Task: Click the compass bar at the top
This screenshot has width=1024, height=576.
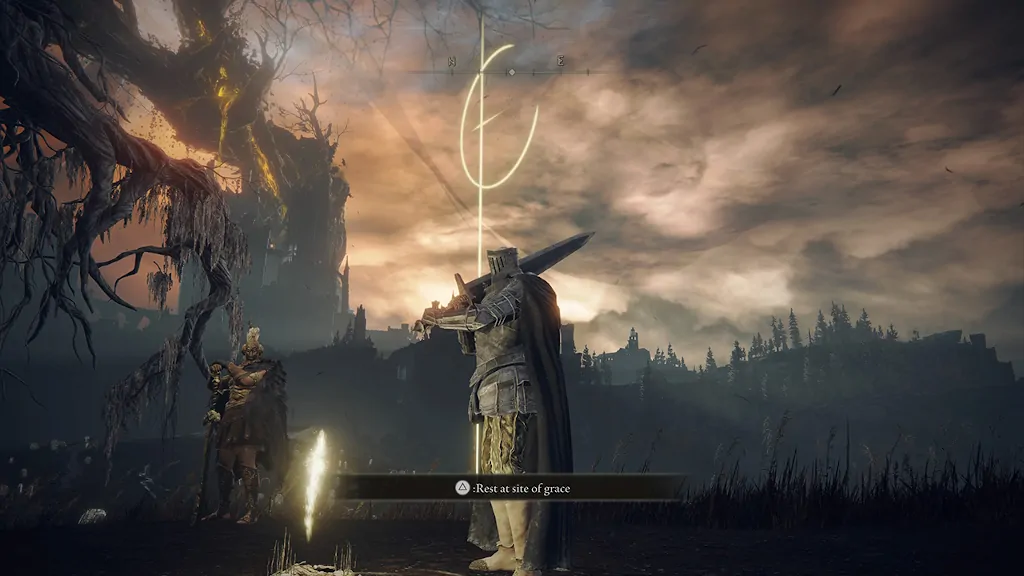Action: click(x=510, y=71)
